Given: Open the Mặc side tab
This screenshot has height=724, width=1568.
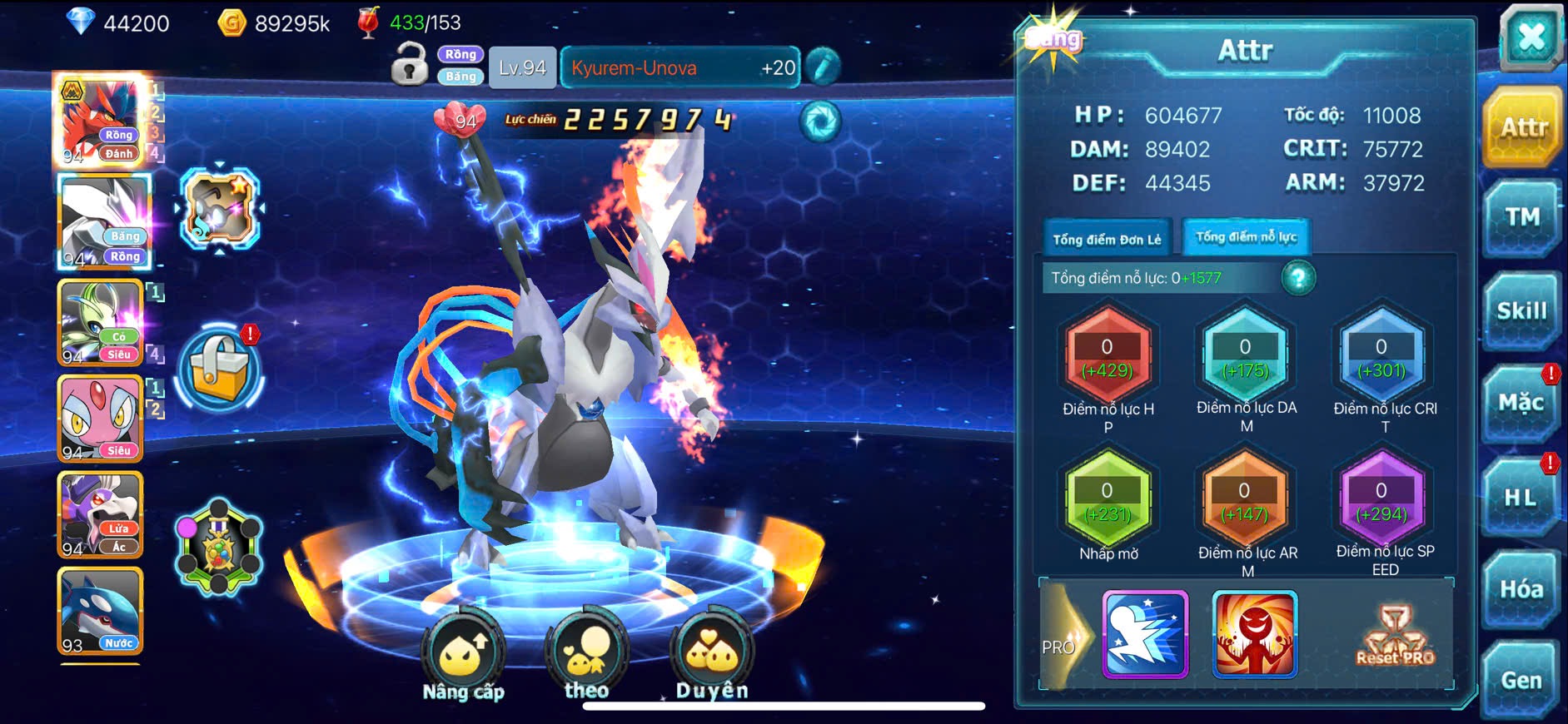Looking at the screenshot, I should [x=1521, y=404].
